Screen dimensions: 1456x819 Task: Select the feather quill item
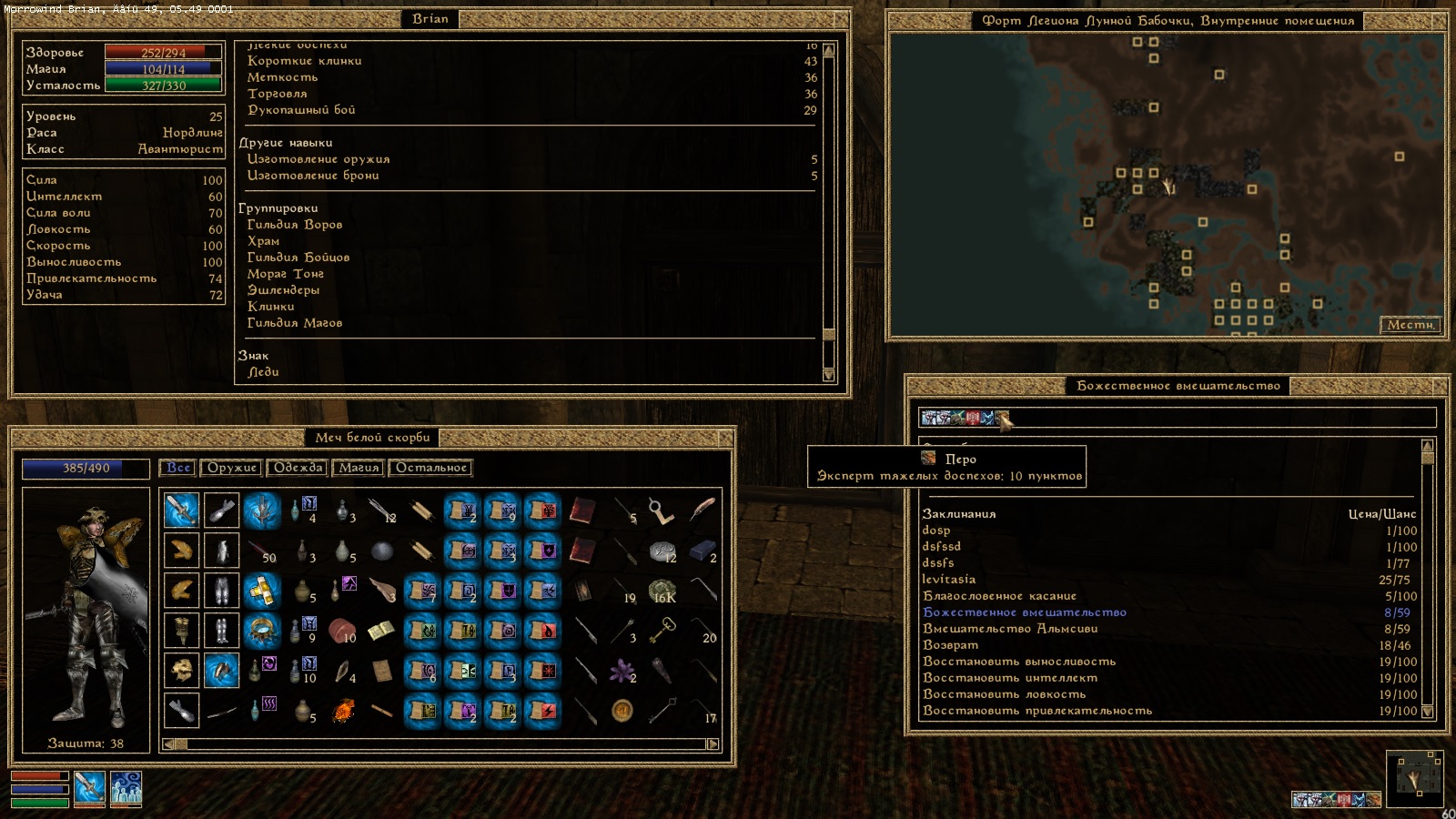[x=702, y=511]
